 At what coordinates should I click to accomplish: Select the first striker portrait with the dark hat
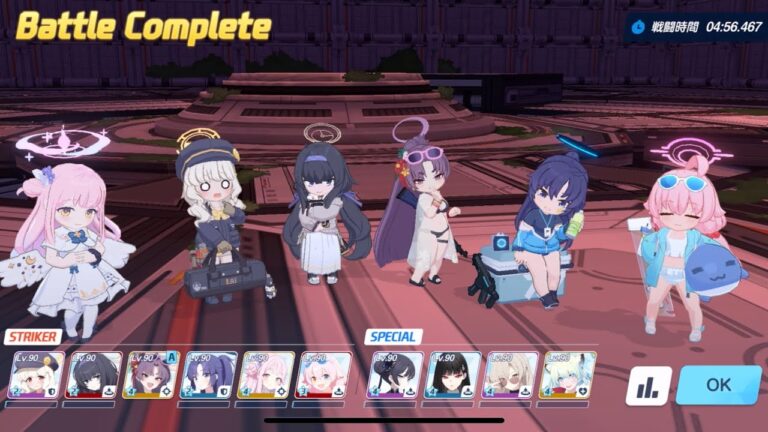[x=35, y=376]
